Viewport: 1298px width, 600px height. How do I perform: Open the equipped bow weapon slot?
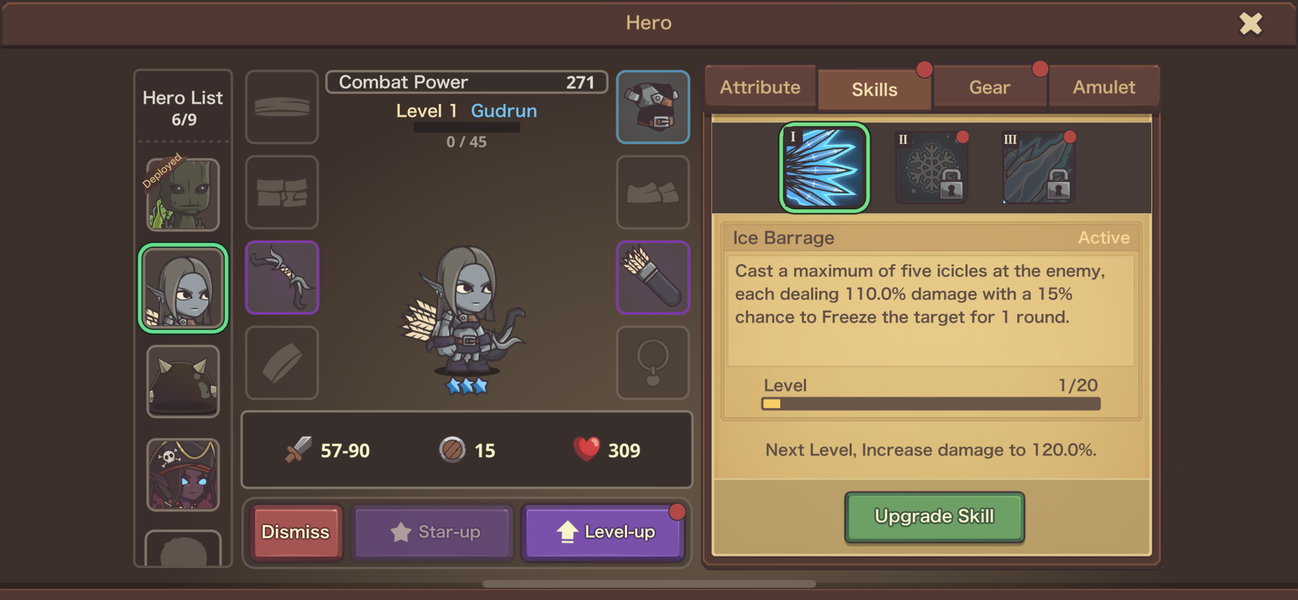[282, 277]
